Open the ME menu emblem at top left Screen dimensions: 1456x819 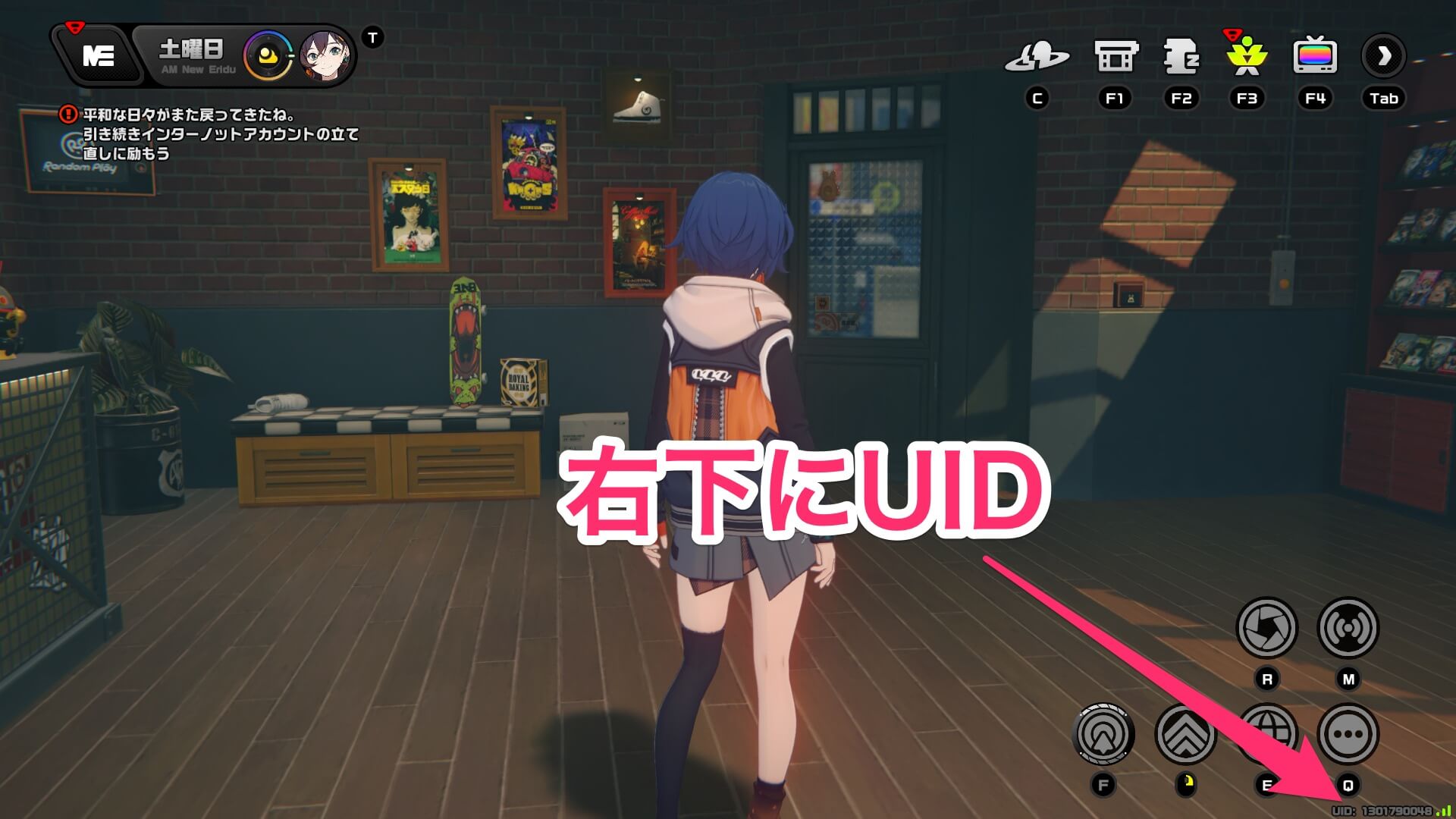click(98, 55)
